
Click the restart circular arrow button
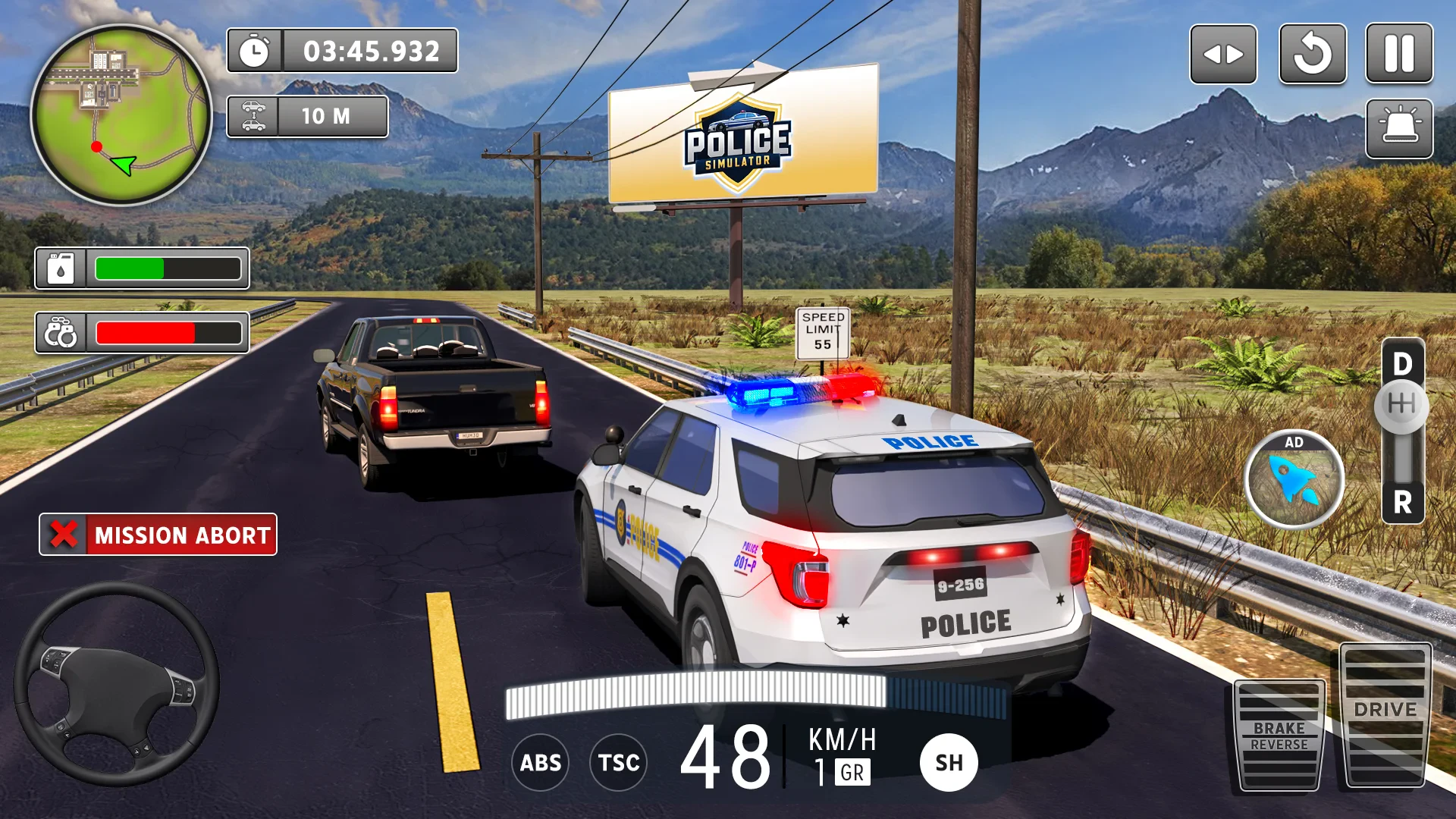point(1313,54)
